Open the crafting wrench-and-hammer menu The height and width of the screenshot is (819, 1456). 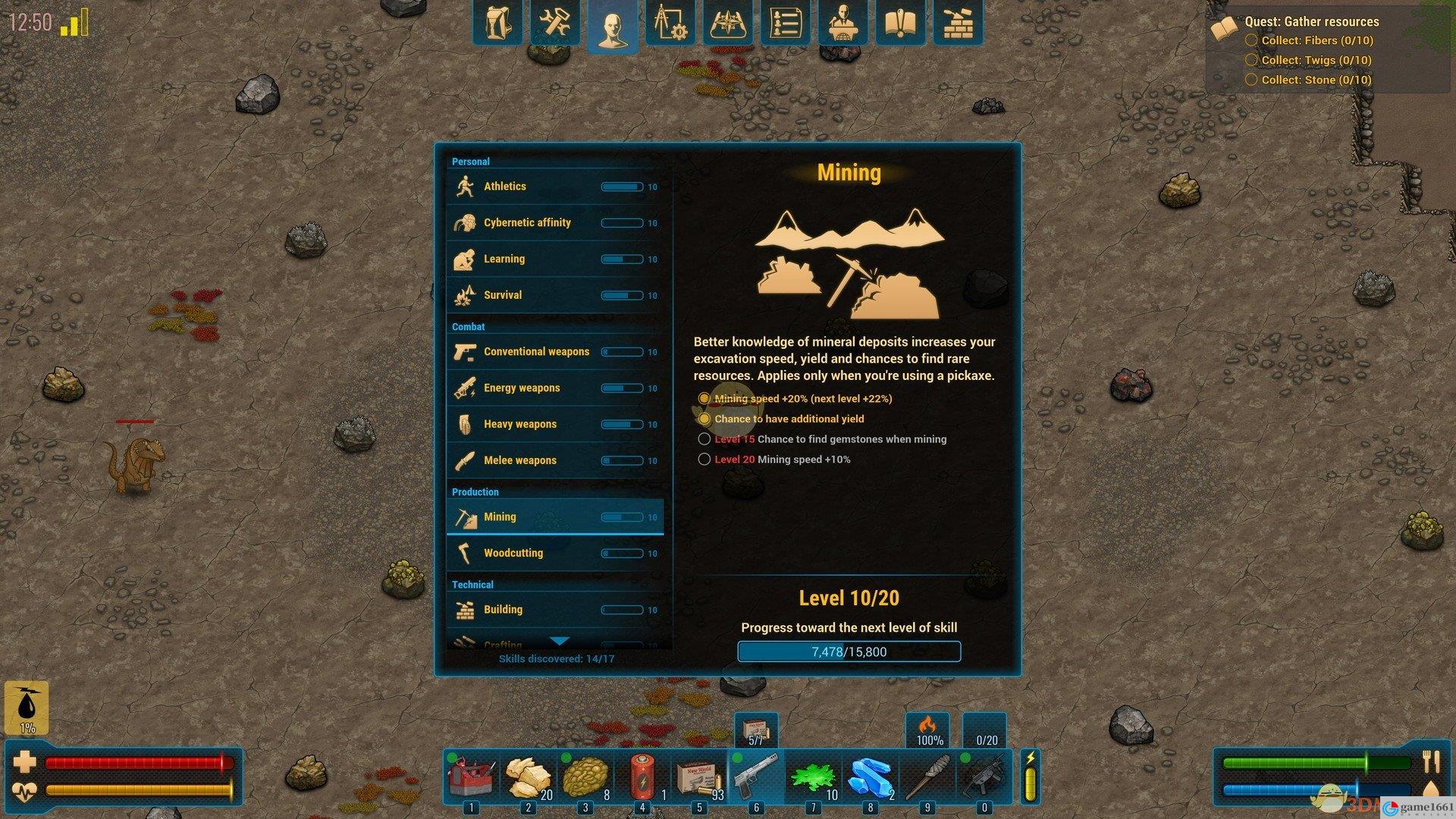pyautogui.click(x=555, y=23)
